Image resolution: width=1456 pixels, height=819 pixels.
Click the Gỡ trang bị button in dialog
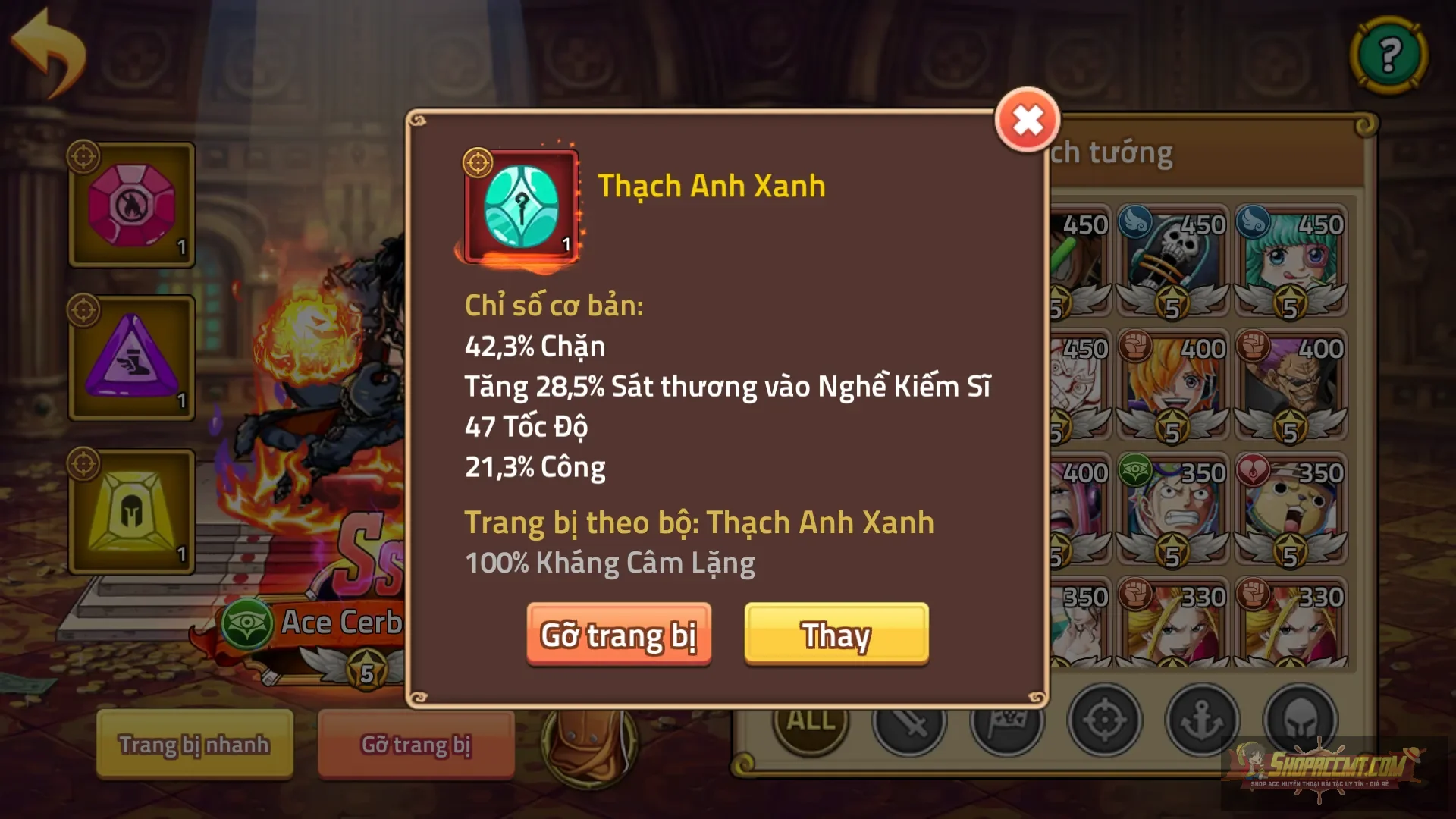(619, 635)
